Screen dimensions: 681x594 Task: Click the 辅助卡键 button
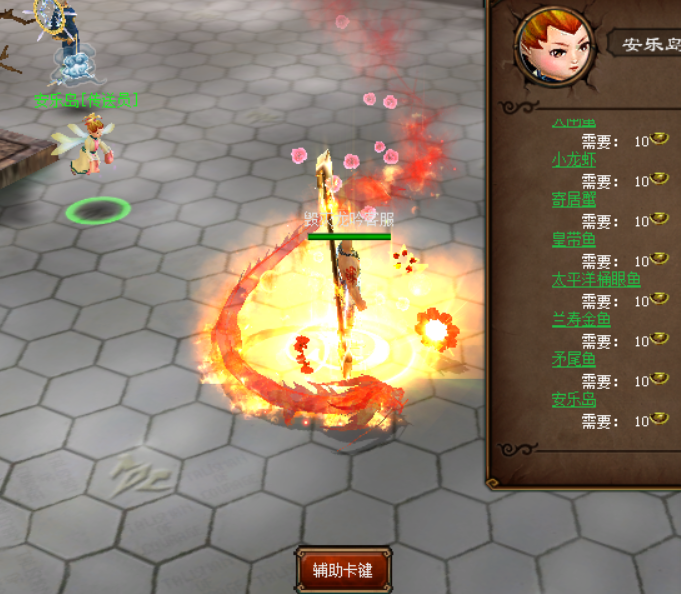coord(343,570)
